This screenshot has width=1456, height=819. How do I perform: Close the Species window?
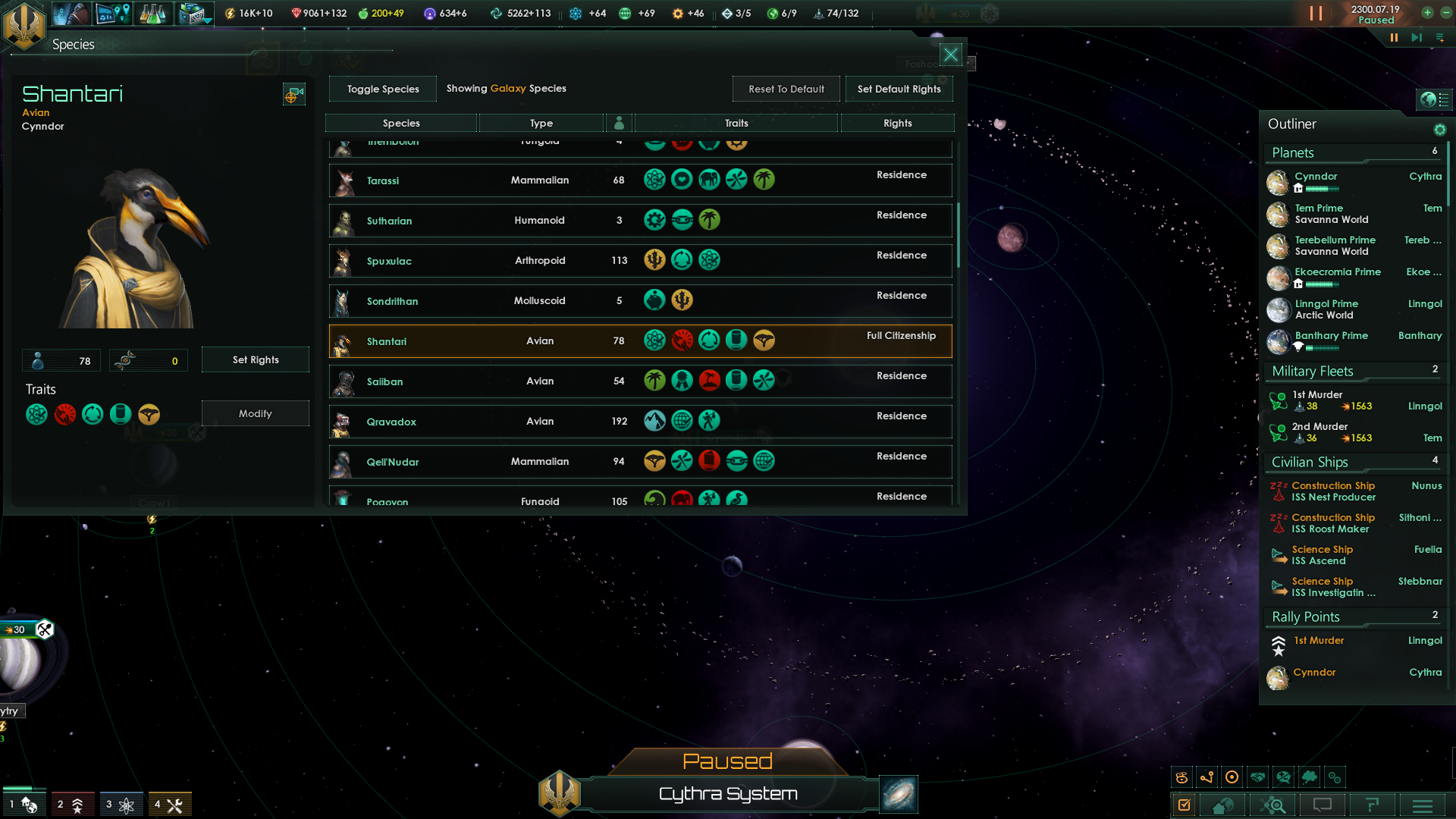[x=950, y=54]
